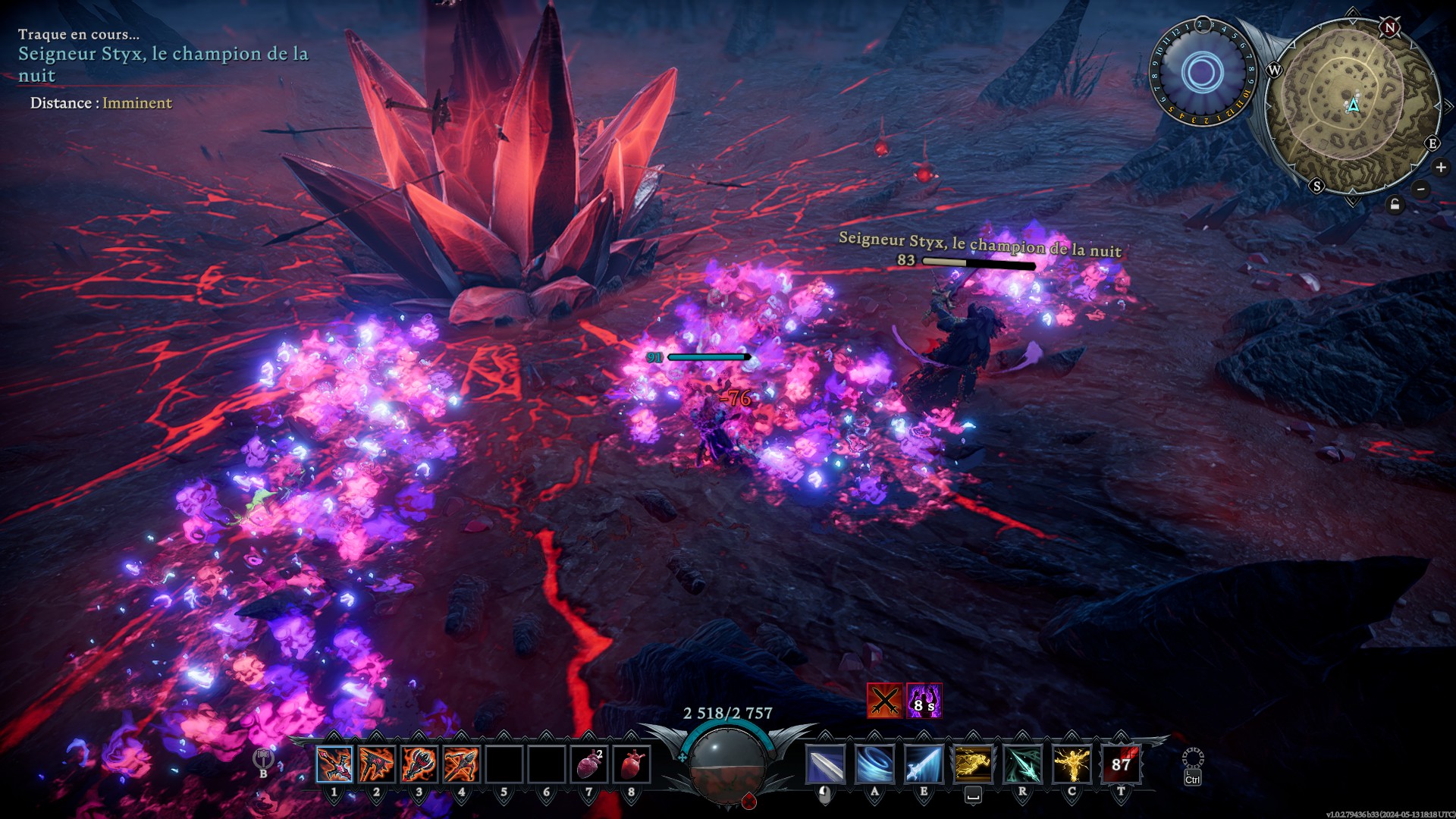
Task: Zoom in the minimap
Action: tap(1441, 168)
